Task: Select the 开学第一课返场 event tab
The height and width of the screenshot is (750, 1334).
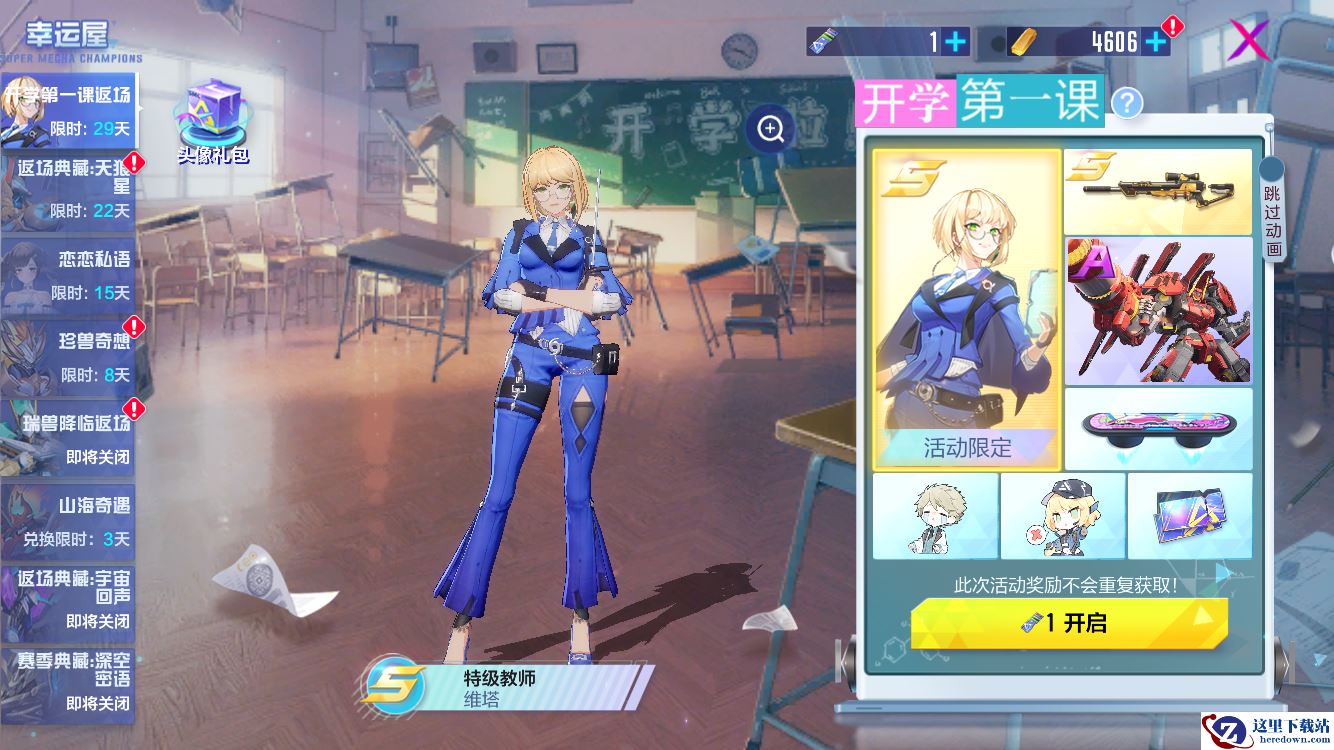Action: click(68, 112)
